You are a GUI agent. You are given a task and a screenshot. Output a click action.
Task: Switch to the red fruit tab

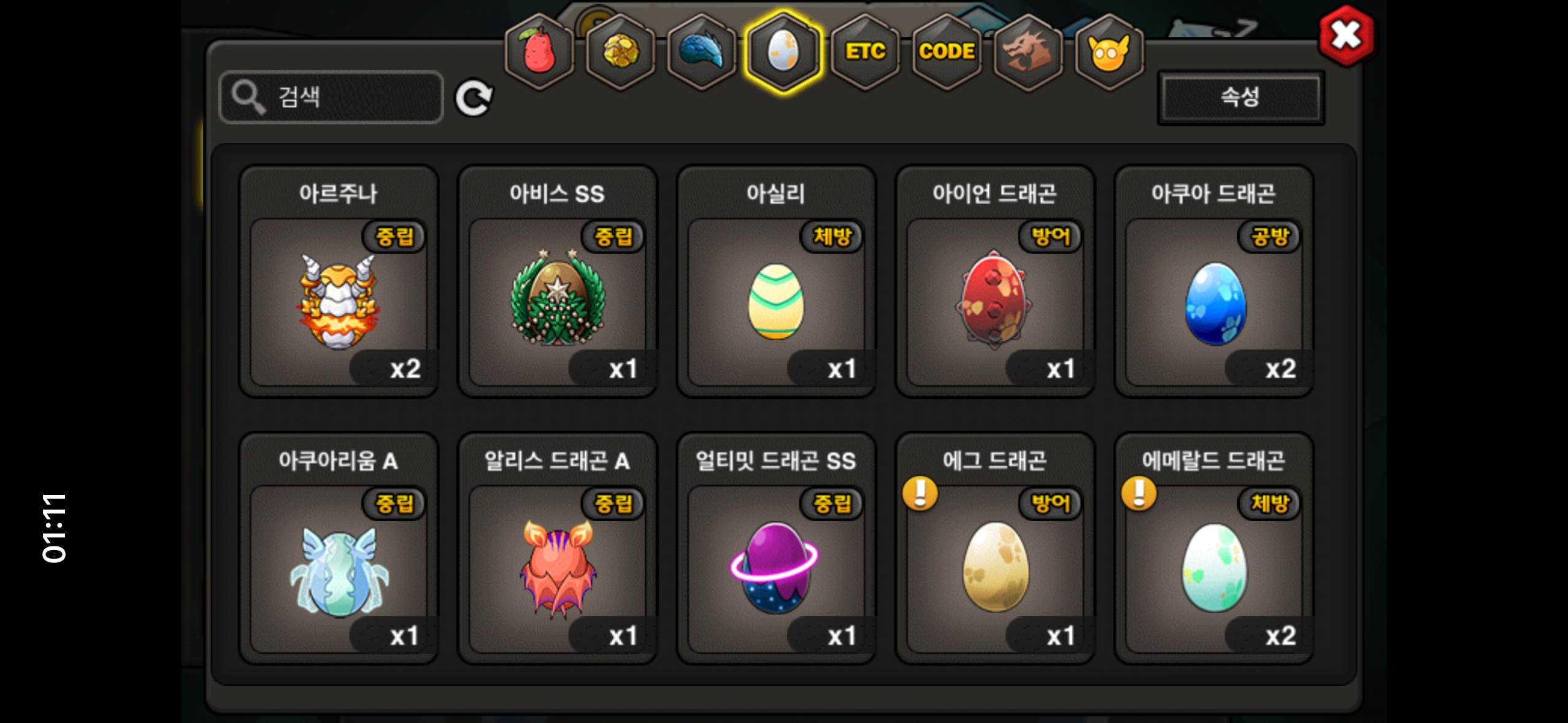539,52
